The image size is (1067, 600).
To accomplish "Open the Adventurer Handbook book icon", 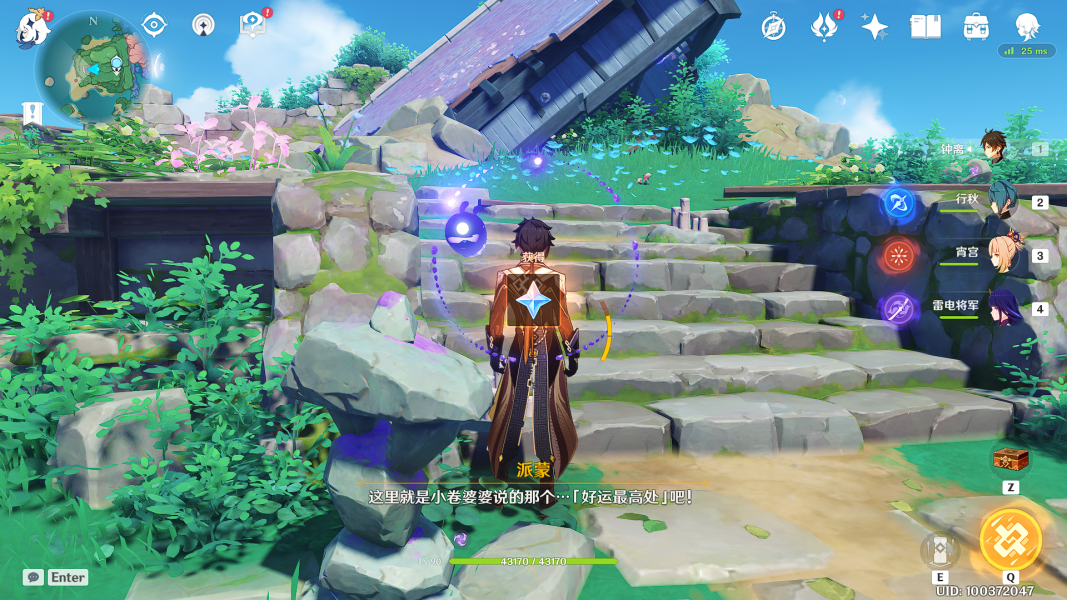I will tap(925, 27).
